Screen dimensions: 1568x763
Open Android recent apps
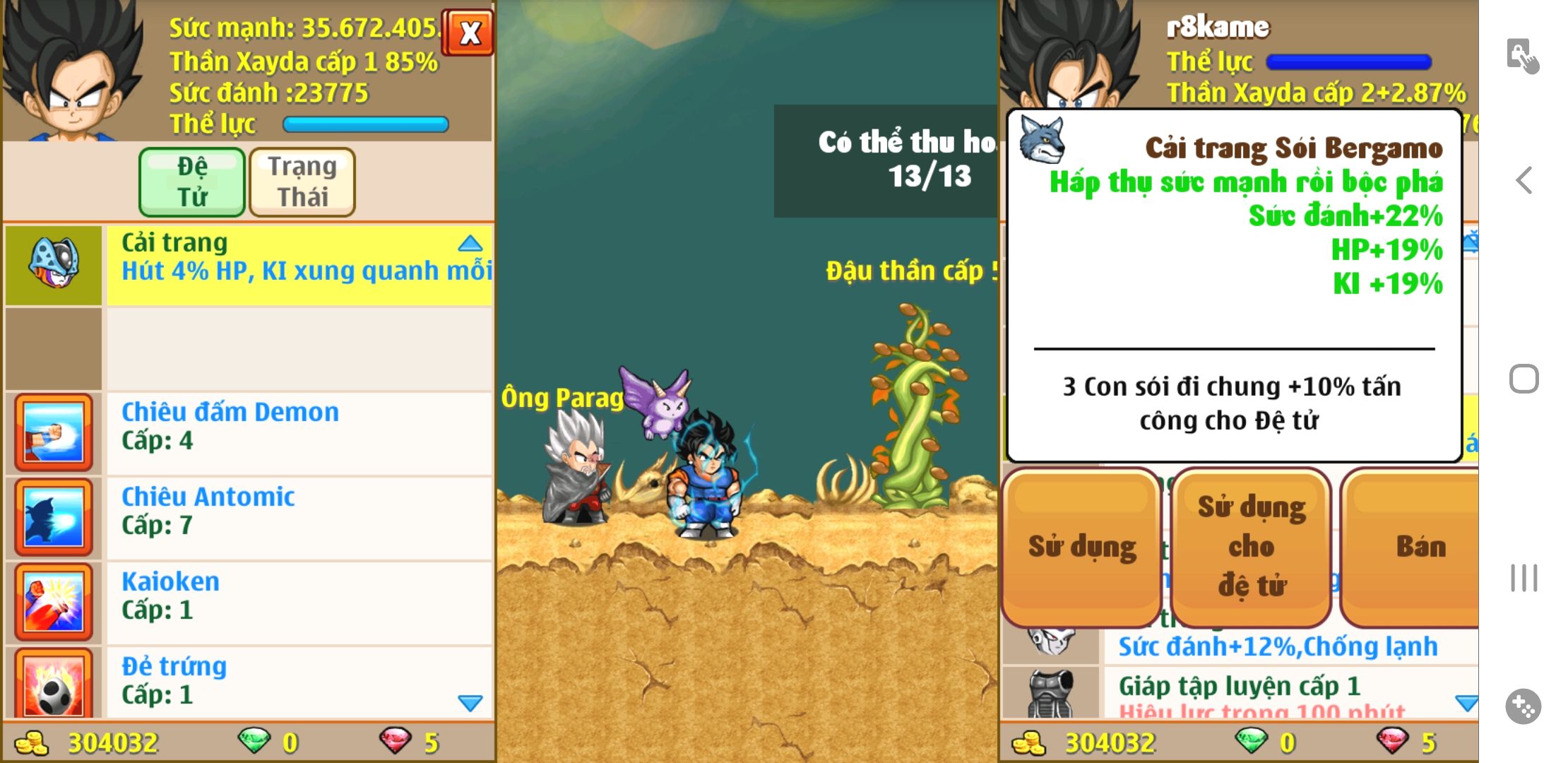click(1524, 578)
